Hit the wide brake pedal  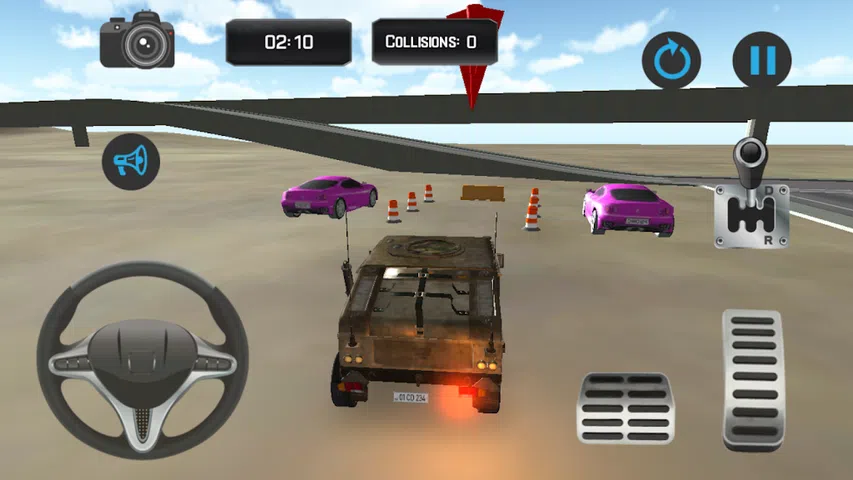626,408
